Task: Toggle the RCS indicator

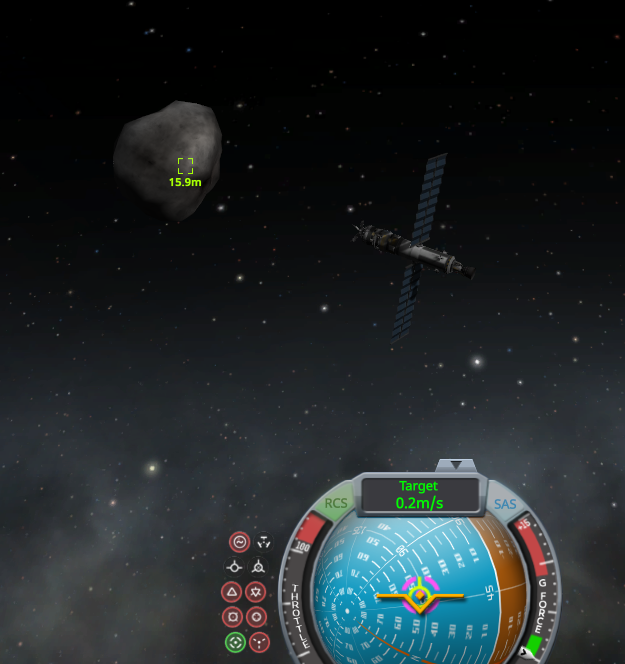Action: coord(336,503)
